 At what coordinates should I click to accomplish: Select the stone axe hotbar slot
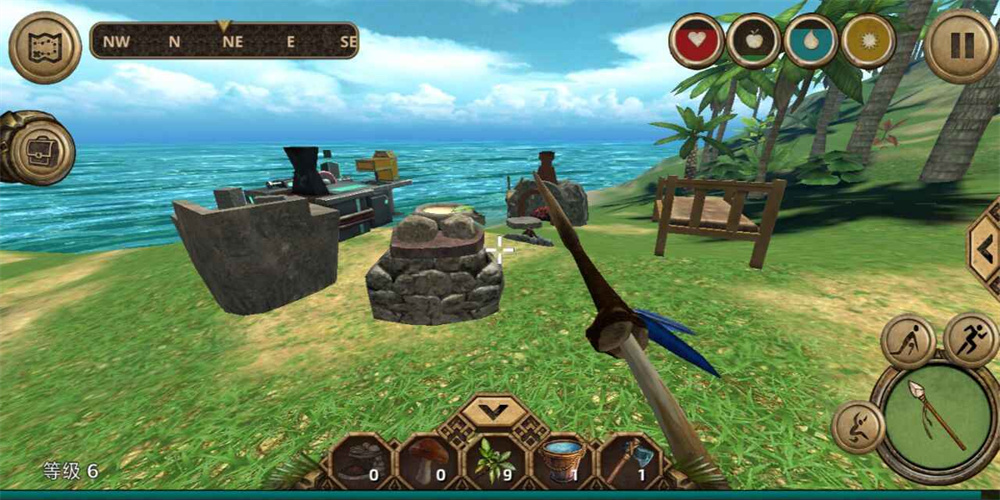pyautogui.click(x=629, y=462)
